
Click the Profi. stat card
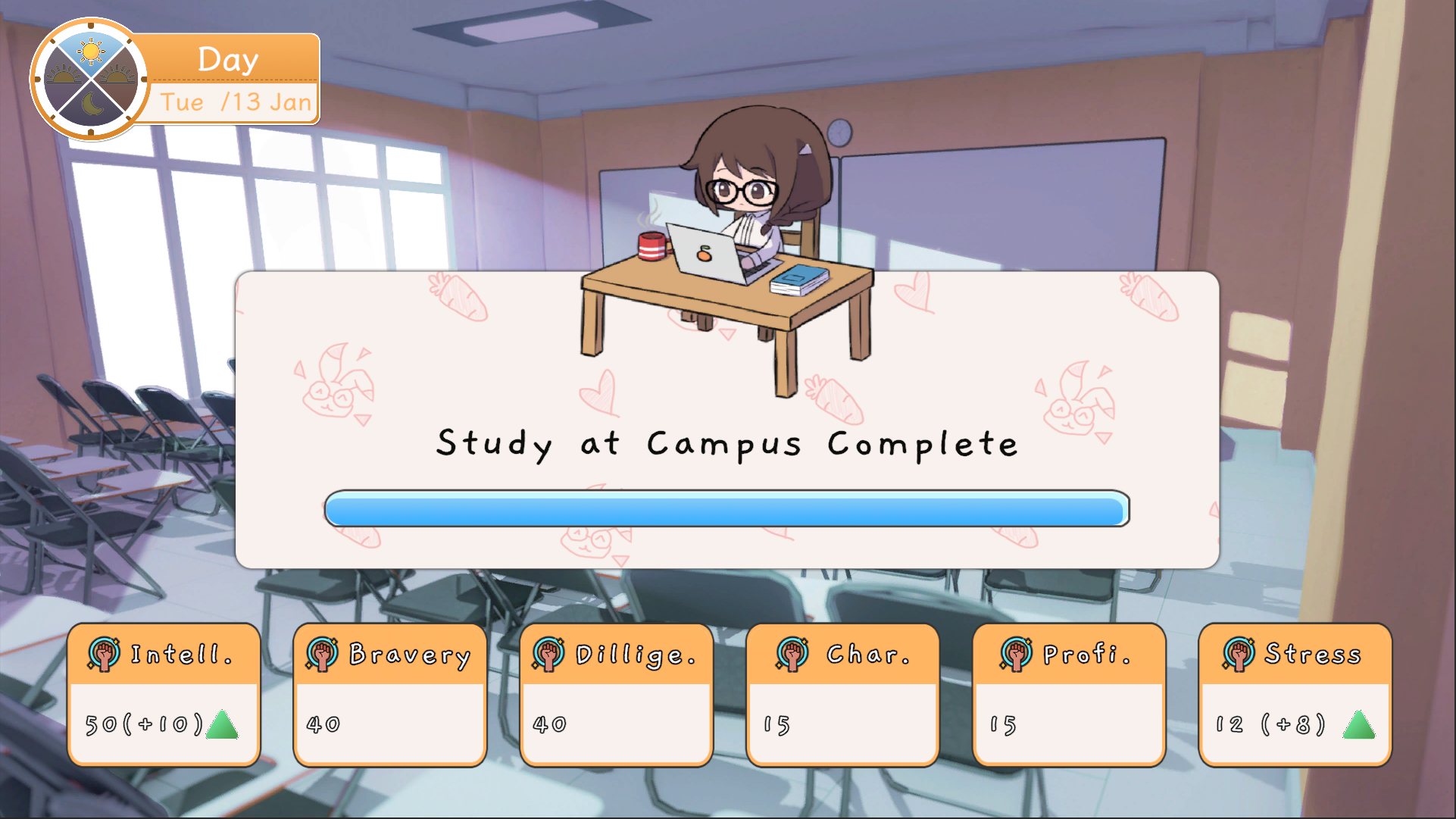(x=1069, y=694)
